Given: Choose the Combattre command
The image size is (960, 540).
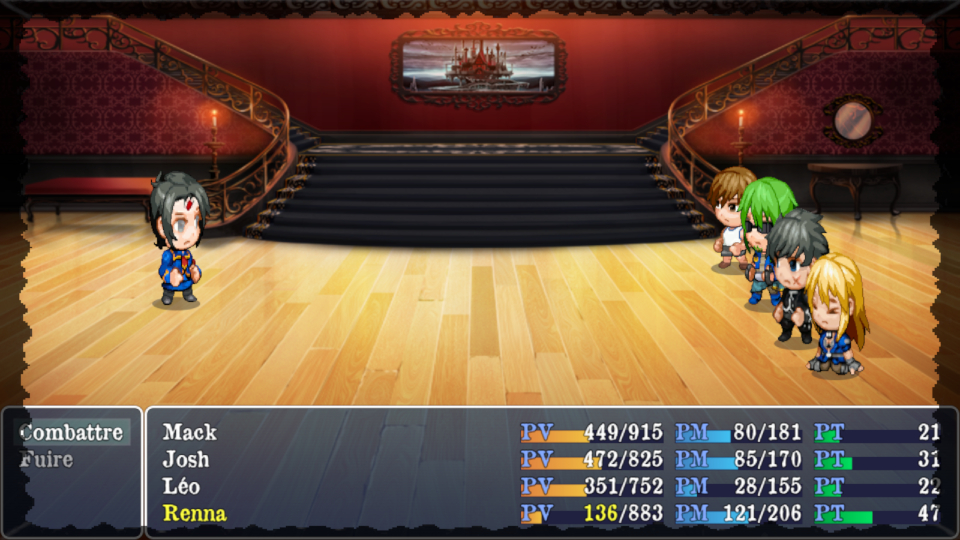Looking at the screenshot, I should (71, 433).
